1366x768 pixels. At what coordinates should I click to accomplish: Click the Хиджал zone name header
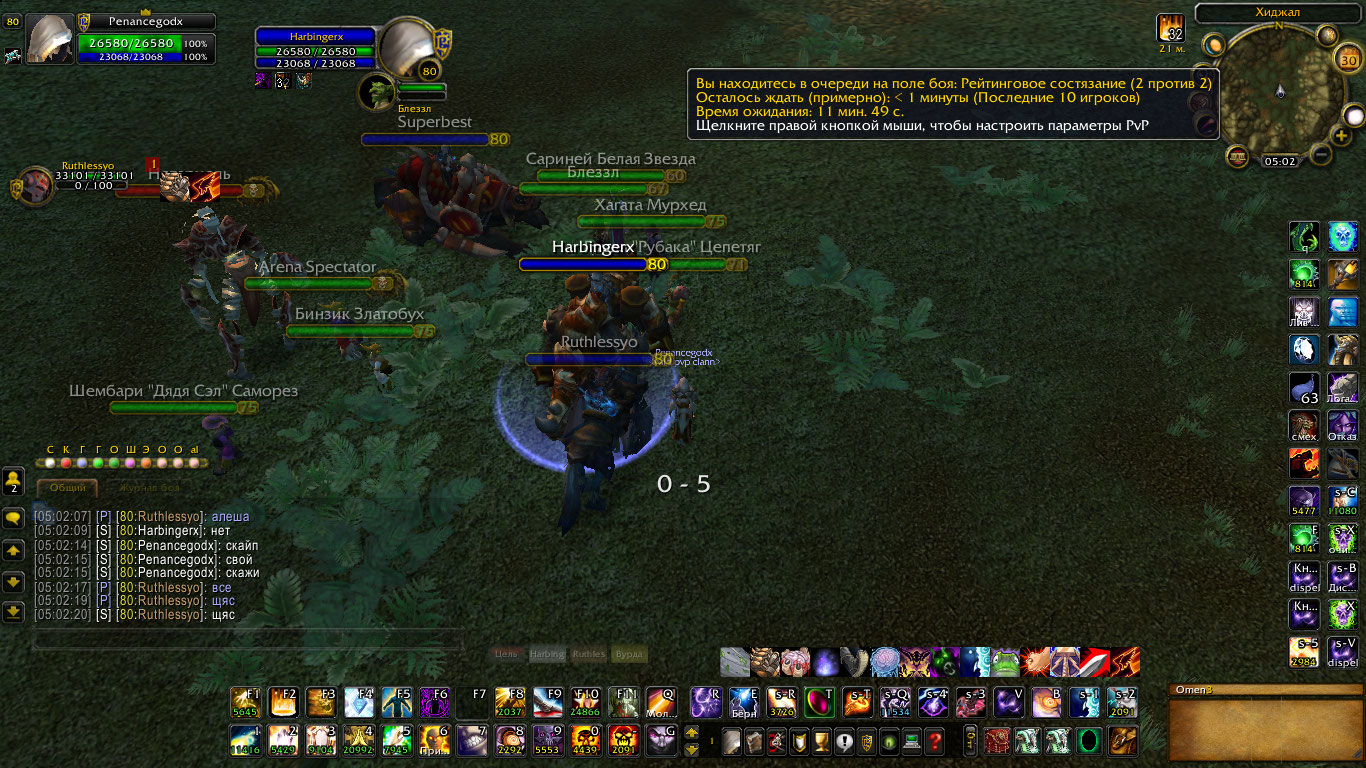point(1279,13)
